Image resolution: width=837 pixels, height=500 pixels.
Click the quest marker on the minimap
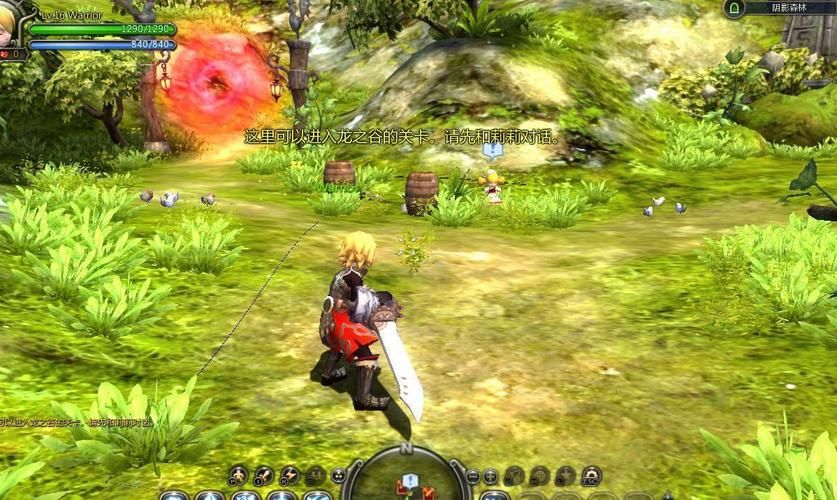click(x=410, y=481)
